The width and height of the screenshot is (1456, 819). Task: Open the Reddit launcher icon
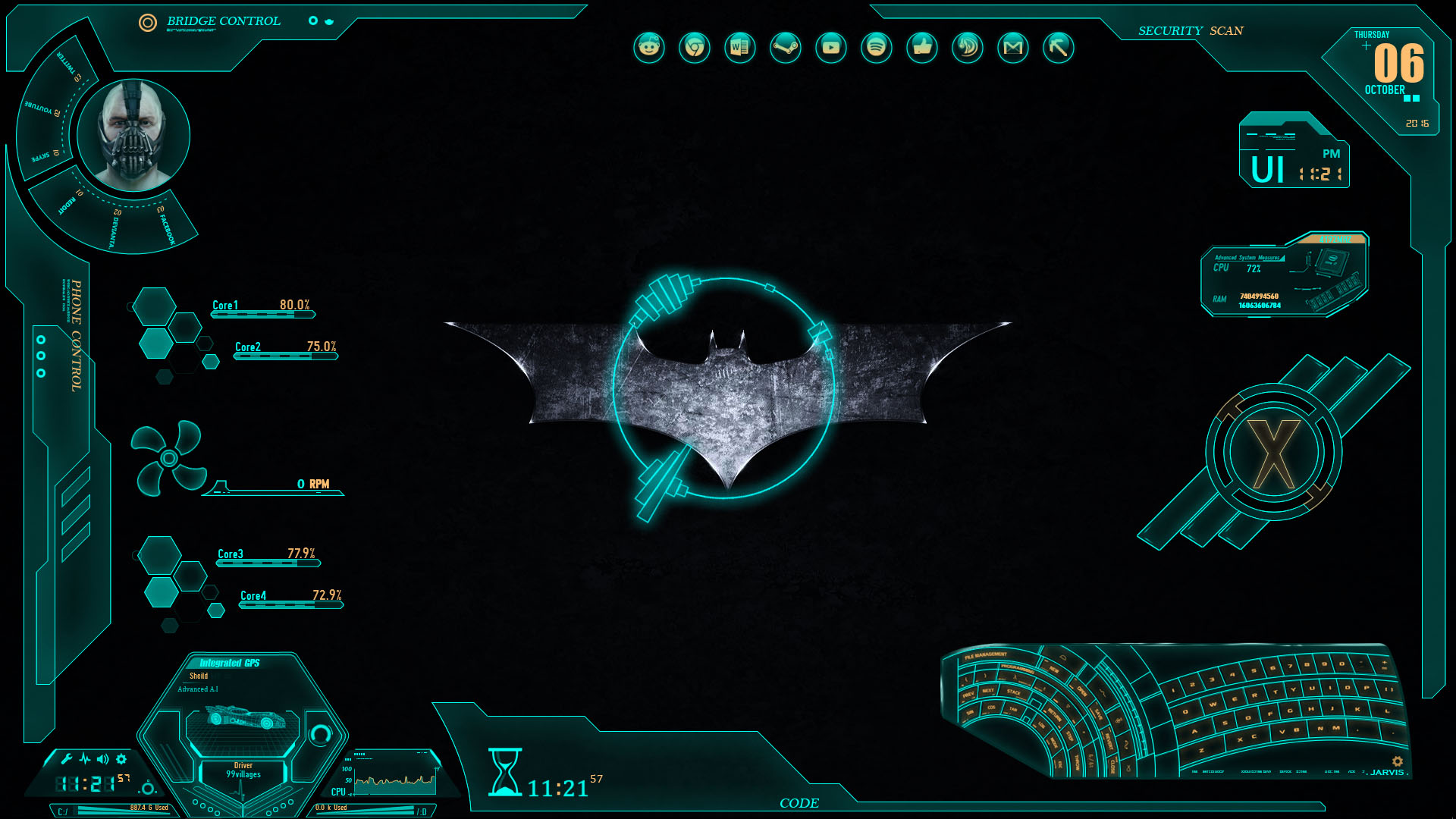[x=649, y=48]
